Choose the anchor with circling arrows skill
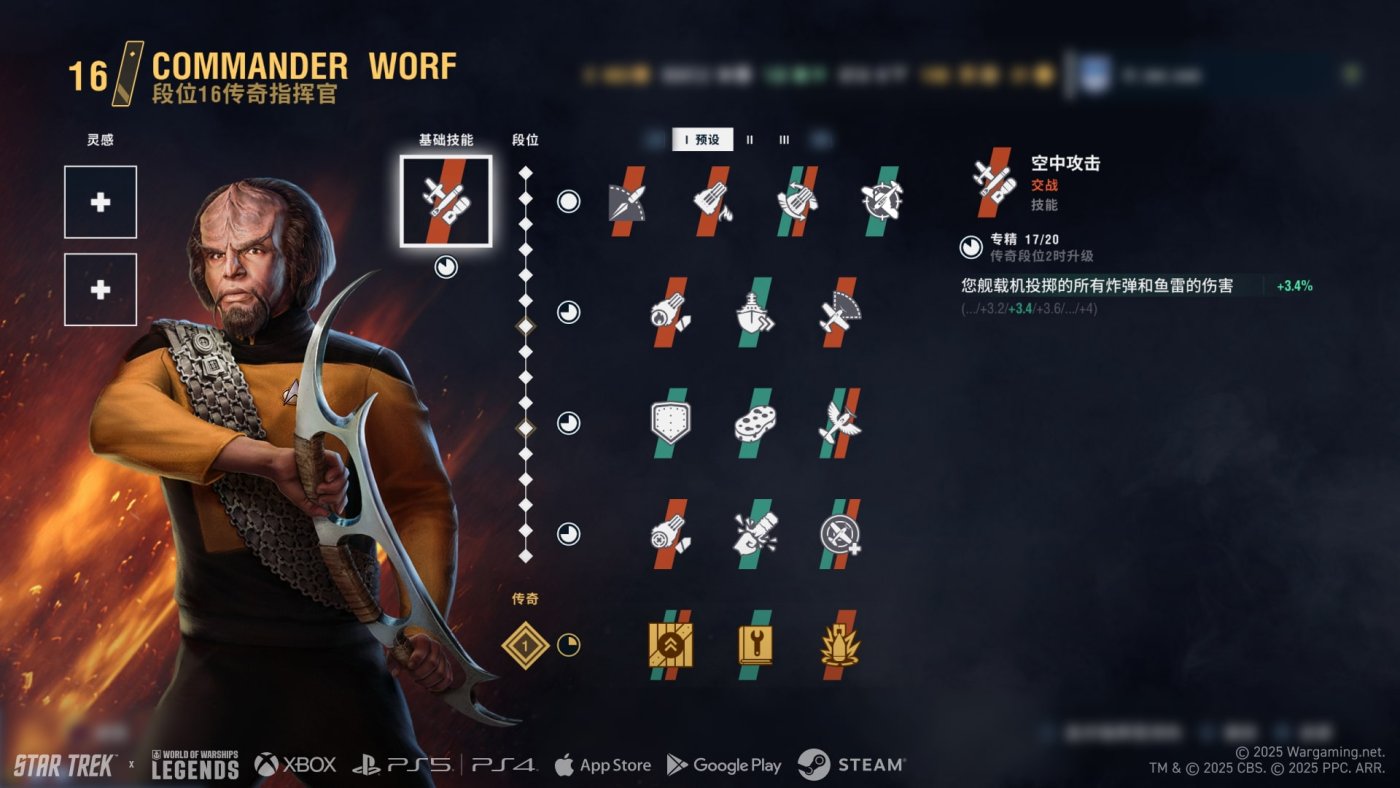 click(x=797, y=201)
